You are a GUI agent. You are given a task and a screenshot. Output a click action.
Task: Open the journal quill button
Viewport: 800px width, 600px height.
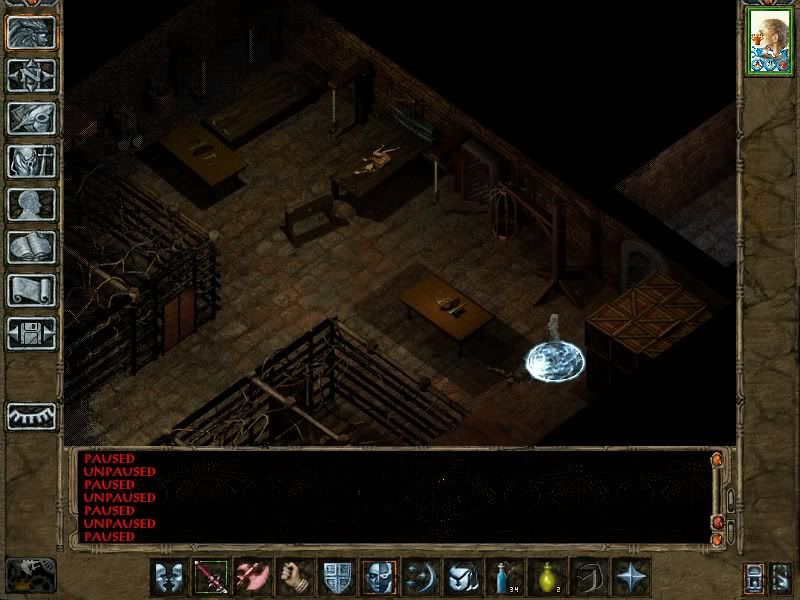[x=32, y=118]
